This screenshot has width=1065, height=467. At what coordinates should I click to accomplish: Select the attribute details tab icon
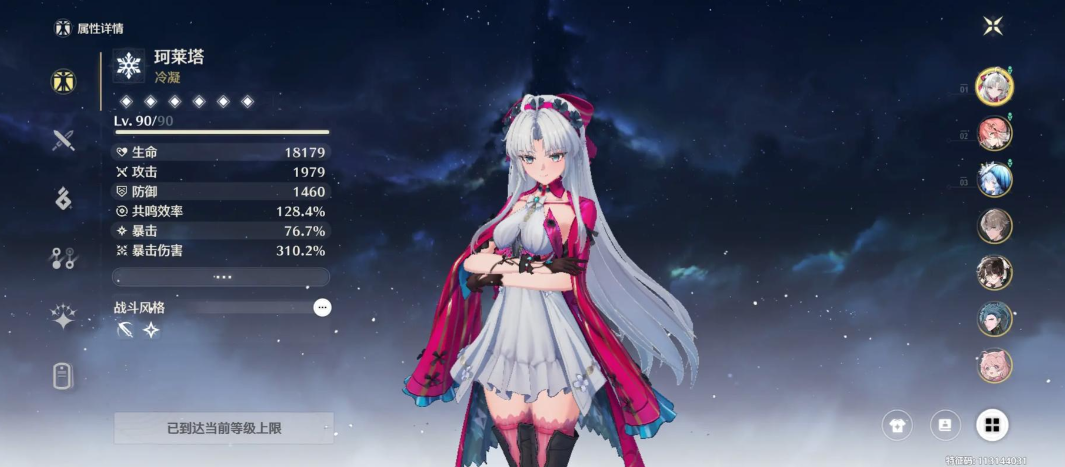pos(64,82)
